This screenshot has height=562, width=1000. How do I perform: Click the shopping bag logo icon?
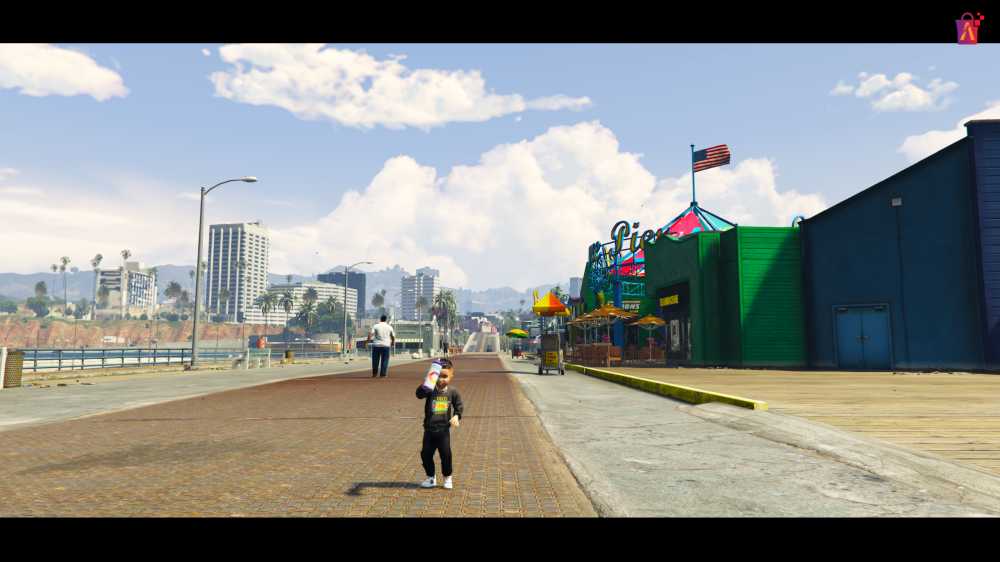pyautogui.click(x=968, y=29)
